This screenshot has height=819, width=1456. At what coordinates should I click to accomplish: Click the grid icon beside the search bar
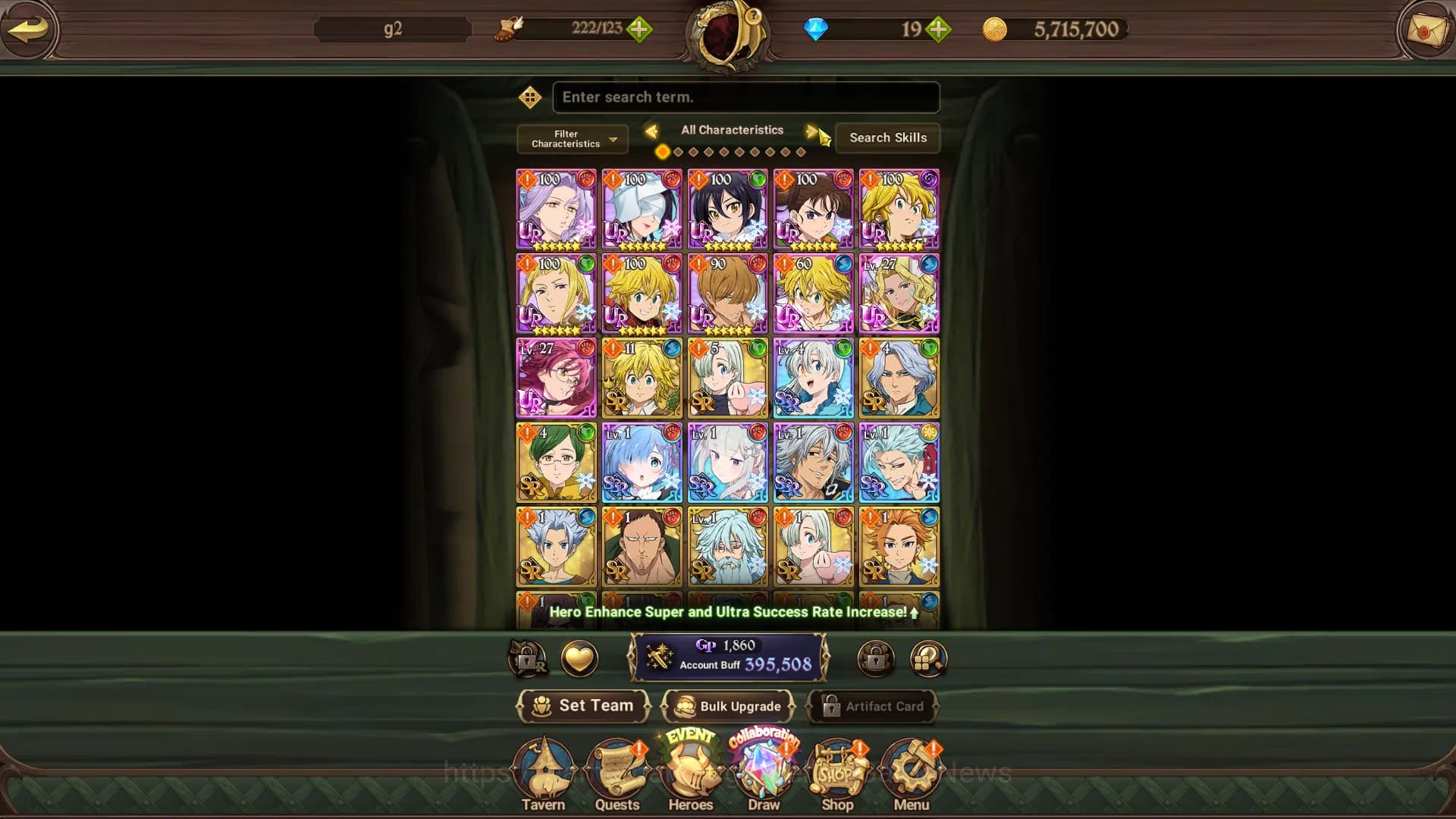[530, 98]
